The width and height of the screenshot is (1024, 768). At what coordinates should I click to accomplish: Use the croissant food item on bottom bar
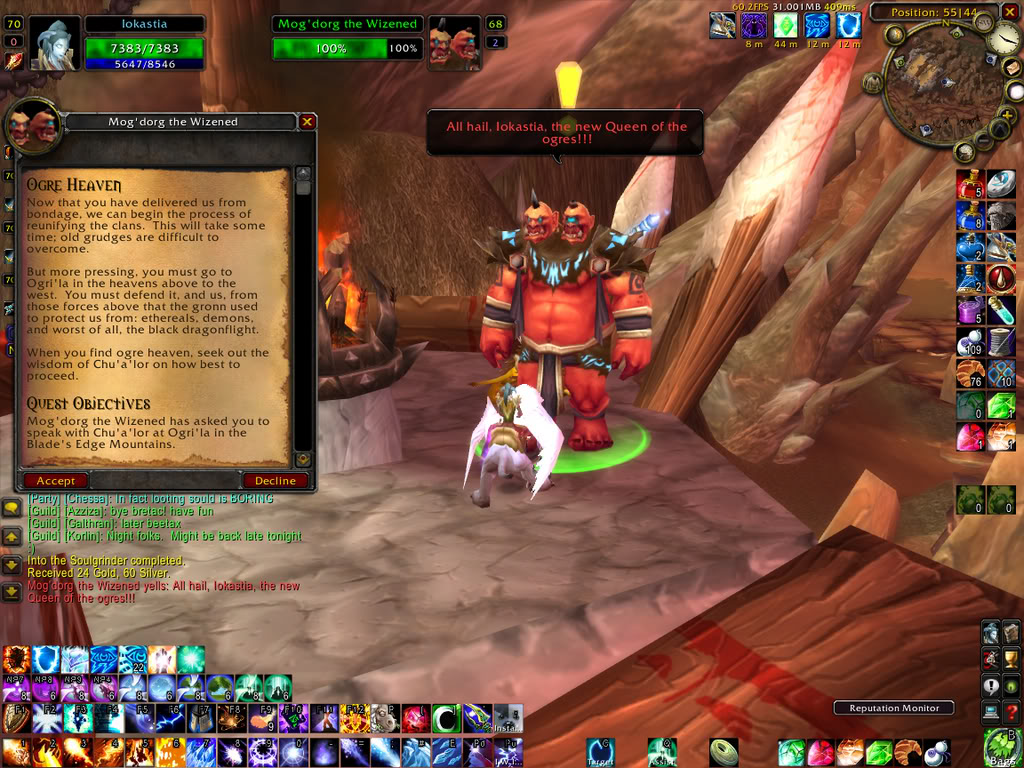tap(906, 751)
